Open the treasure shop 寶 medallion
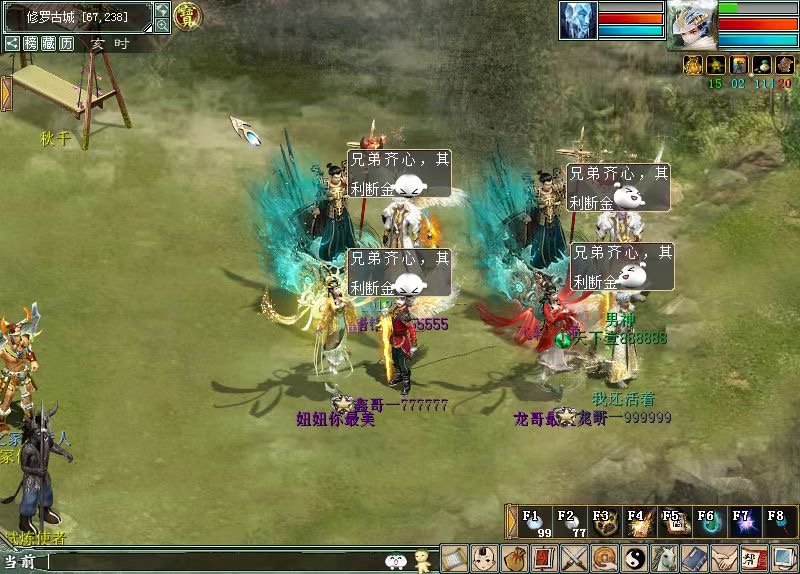Image resolution: width=800 pixels, height=574 pixels. (x=187, y=16)
